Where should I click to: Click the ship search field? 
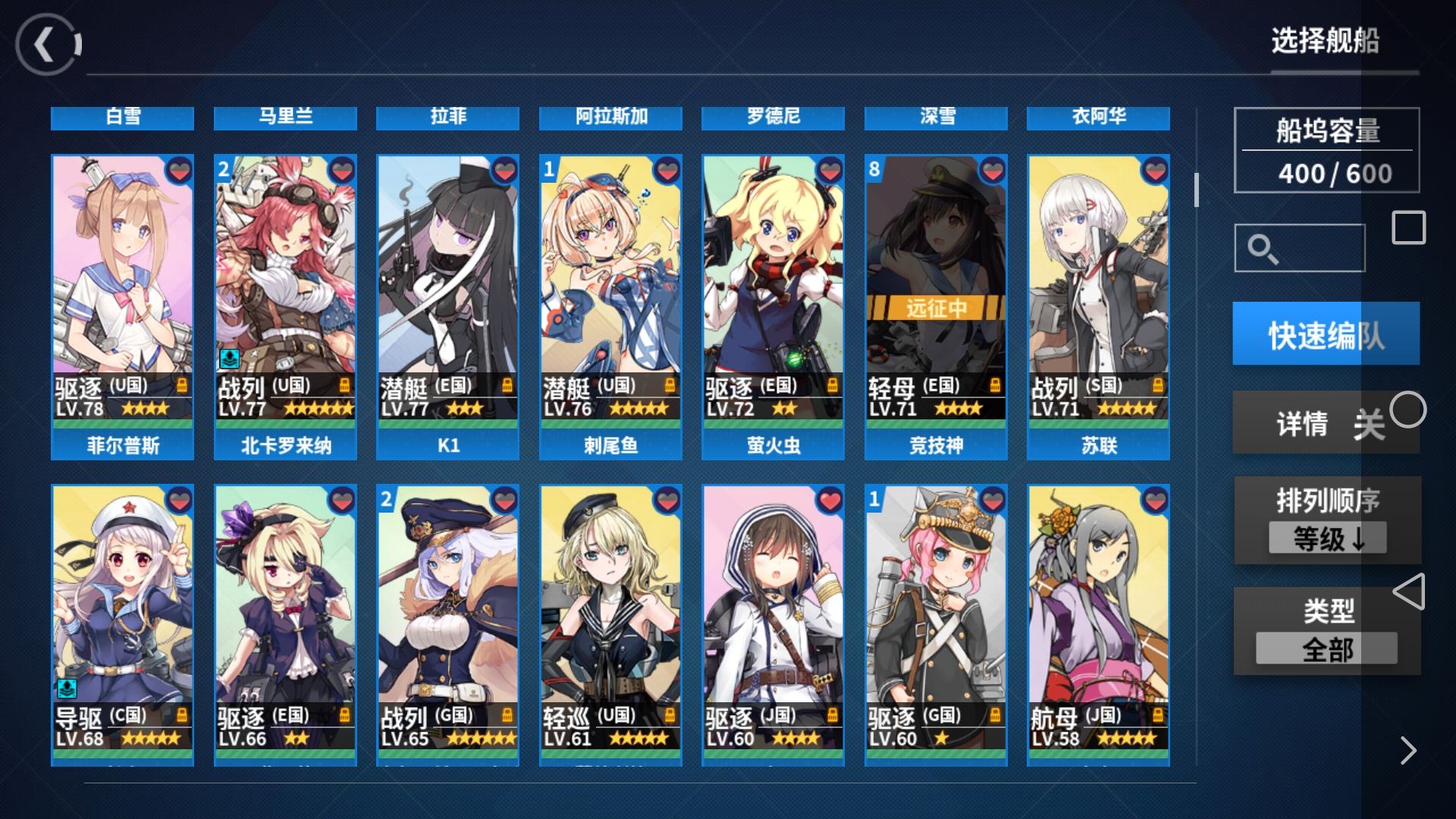[x=1300, y=248]
